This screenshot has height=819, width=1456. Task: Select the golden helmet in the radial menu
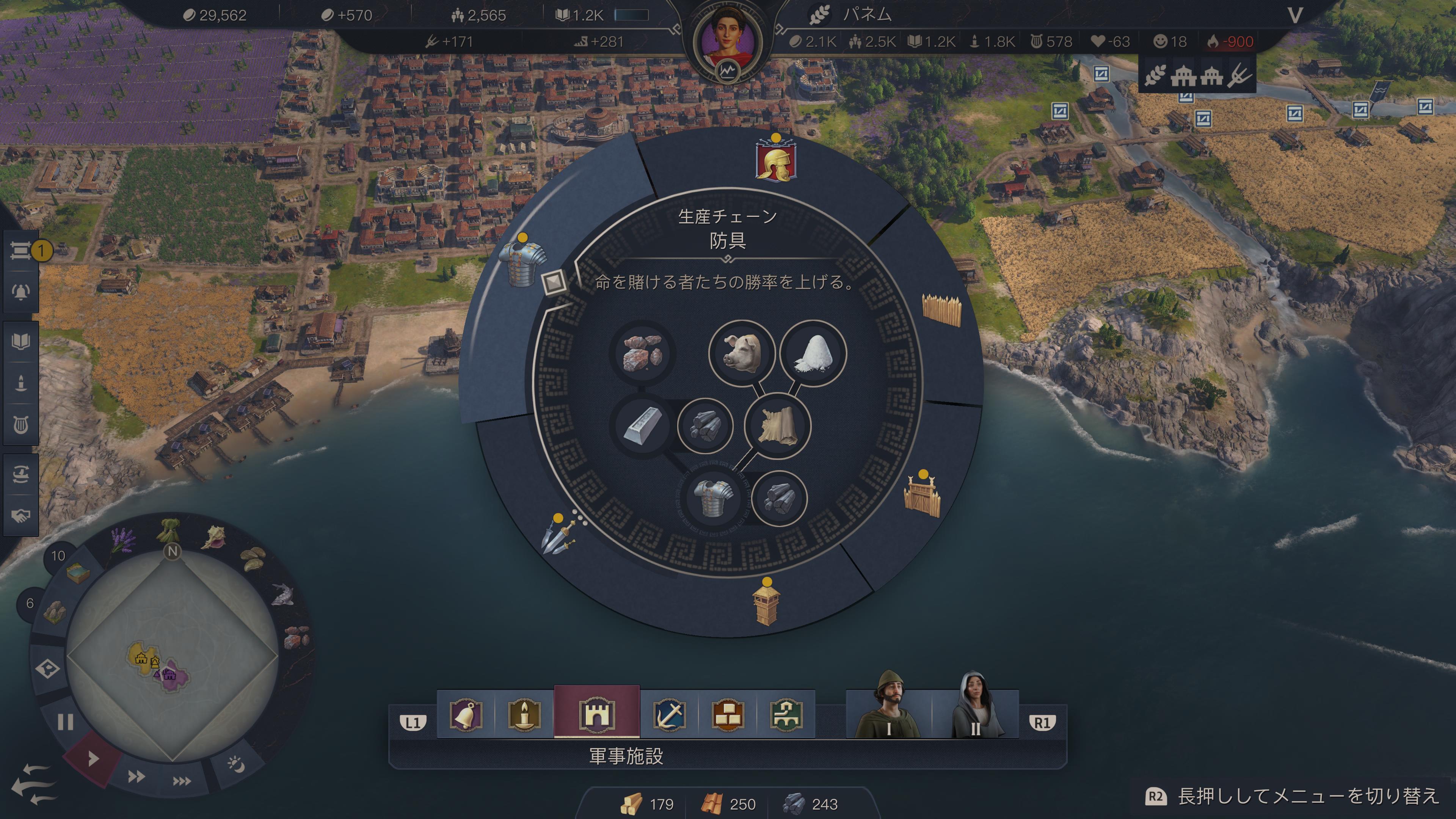click(x=776, y=161)
